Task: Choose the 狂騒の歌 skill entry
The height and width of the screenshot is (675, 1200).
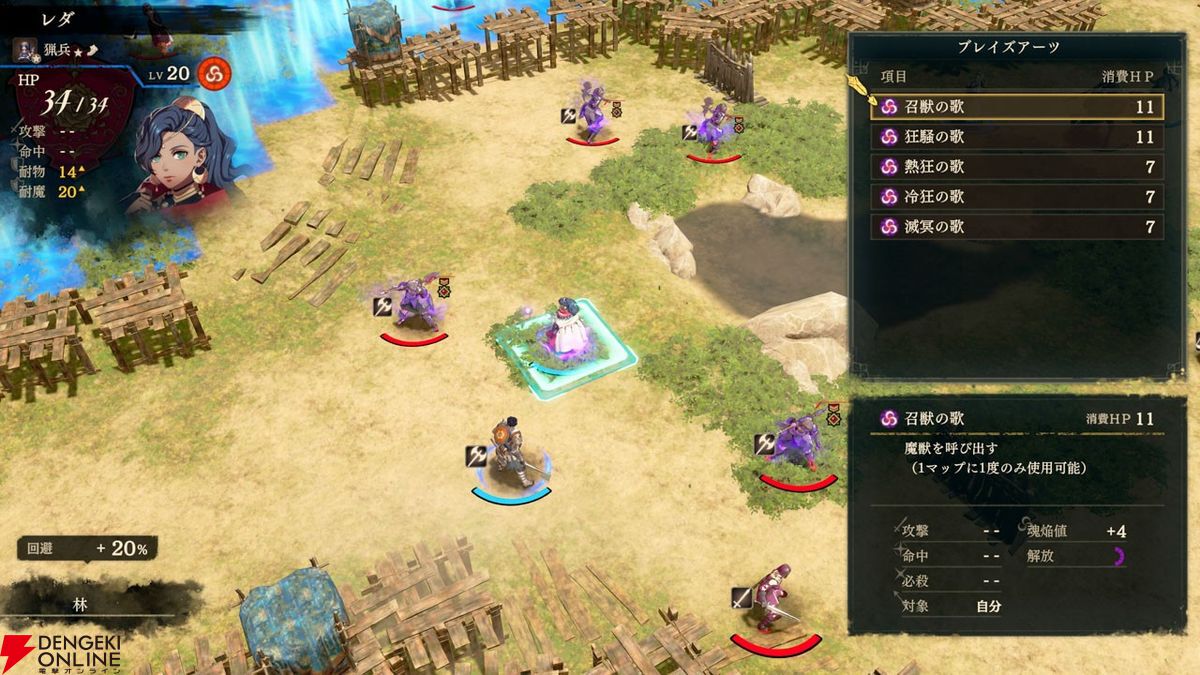Action: pos(1016,137)
